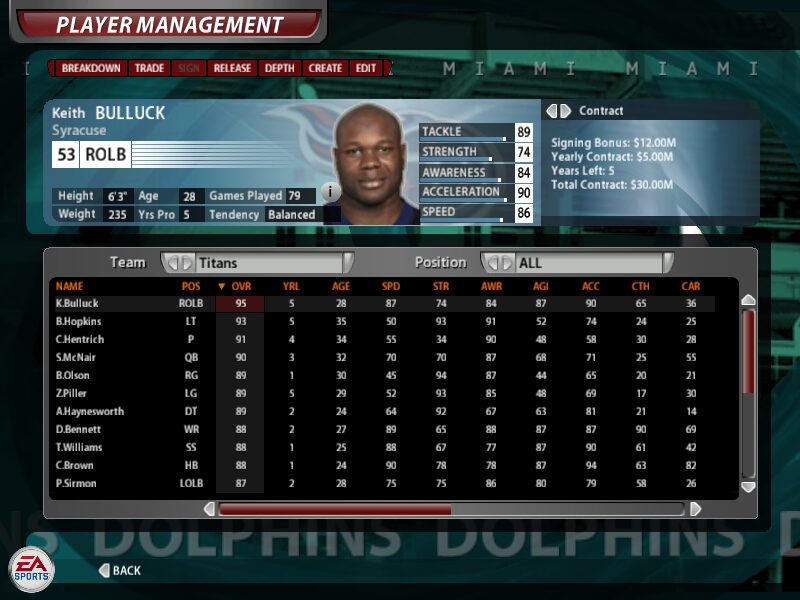
Task: Click the Edit player tab
Action: [x=366, y=68]
